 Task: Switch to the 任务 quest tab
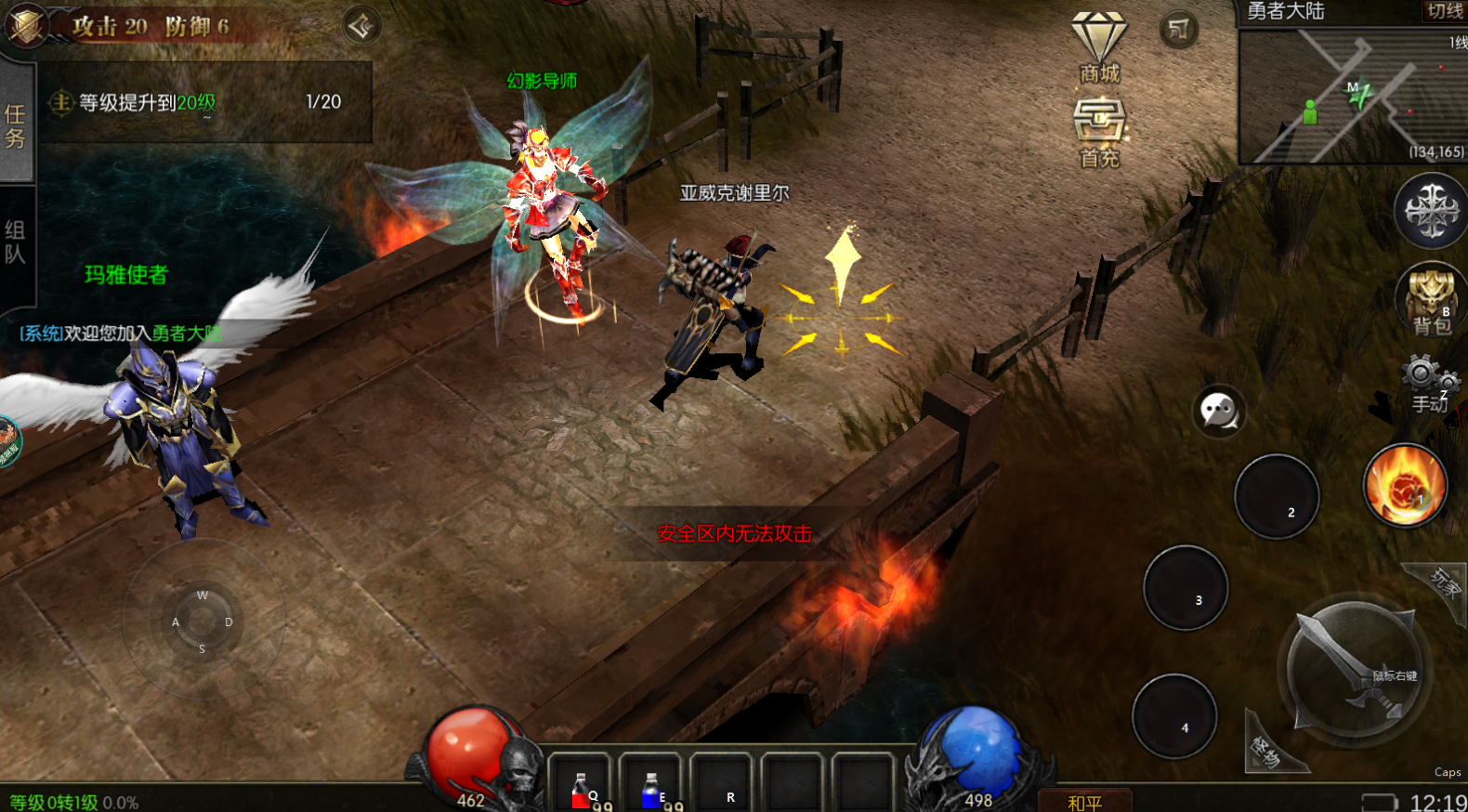point(16,126)
